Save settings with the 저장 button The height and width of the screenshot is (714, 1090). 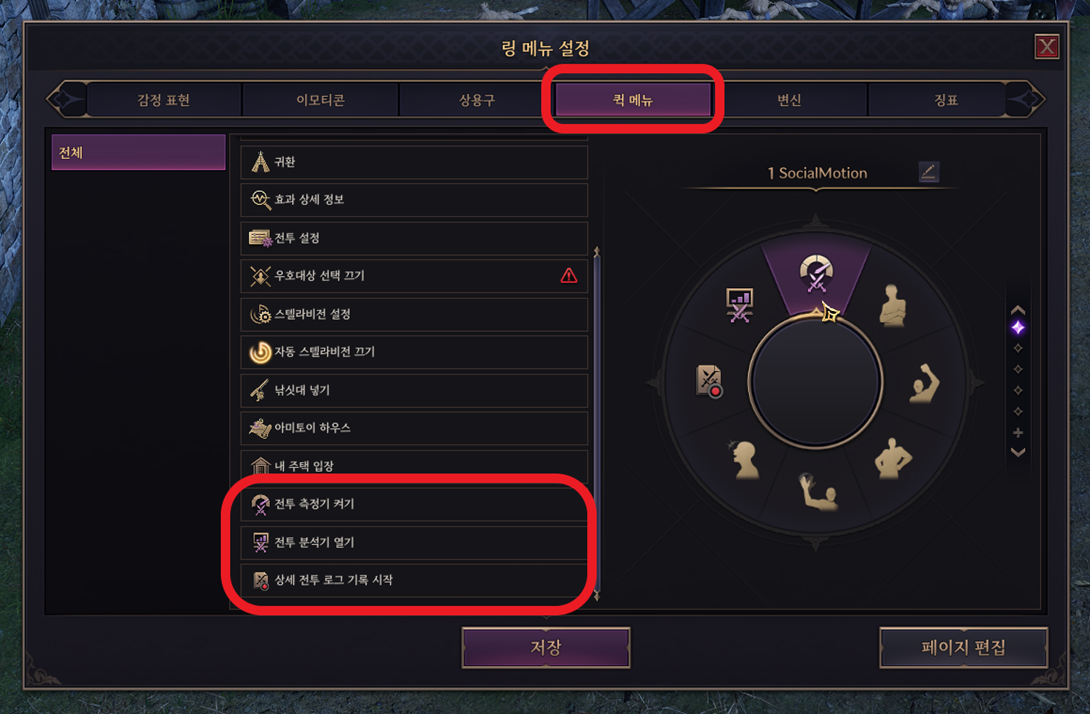click(x=545, y=647)
